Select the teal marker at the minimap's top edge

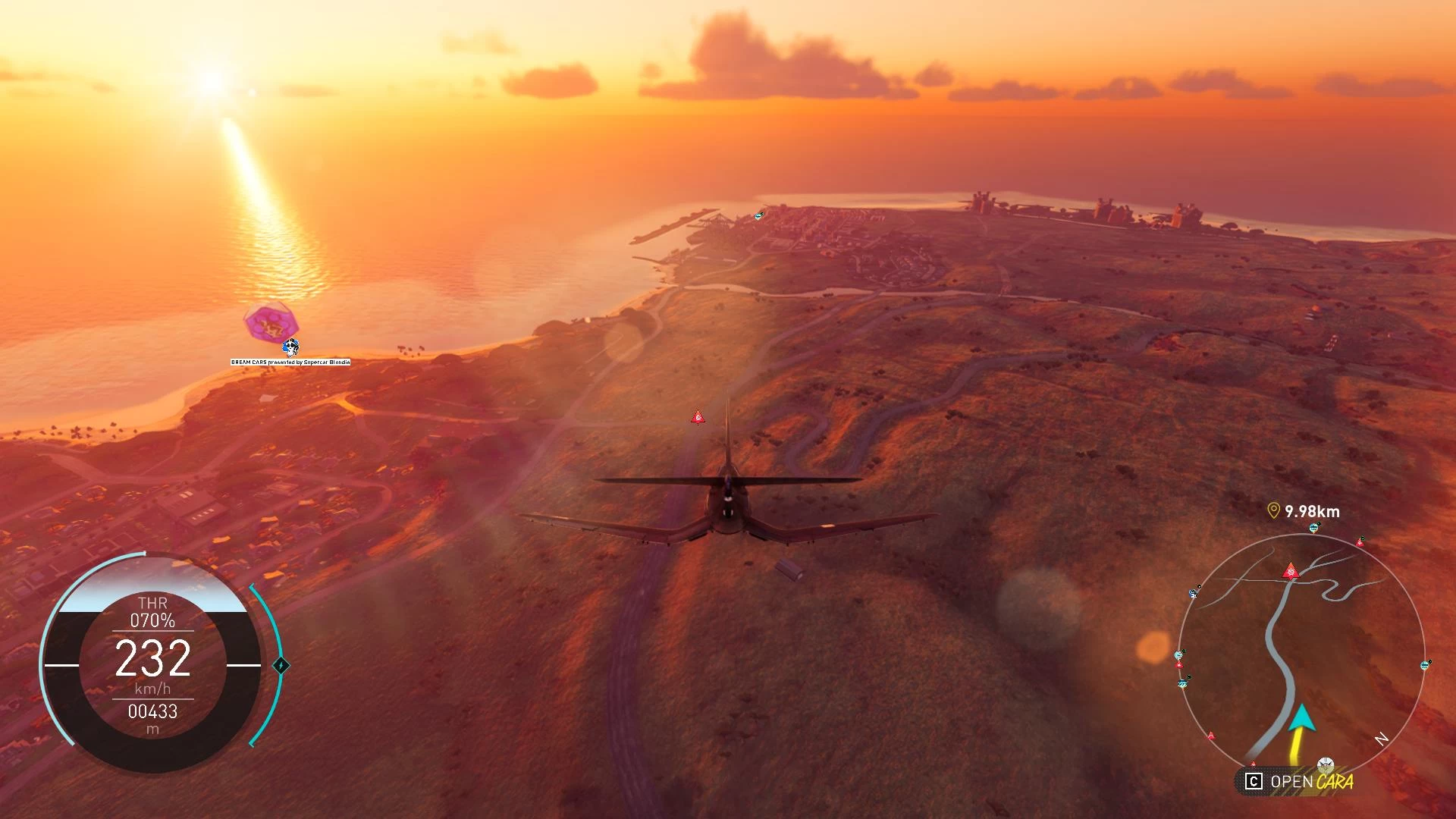point(1314,528)
